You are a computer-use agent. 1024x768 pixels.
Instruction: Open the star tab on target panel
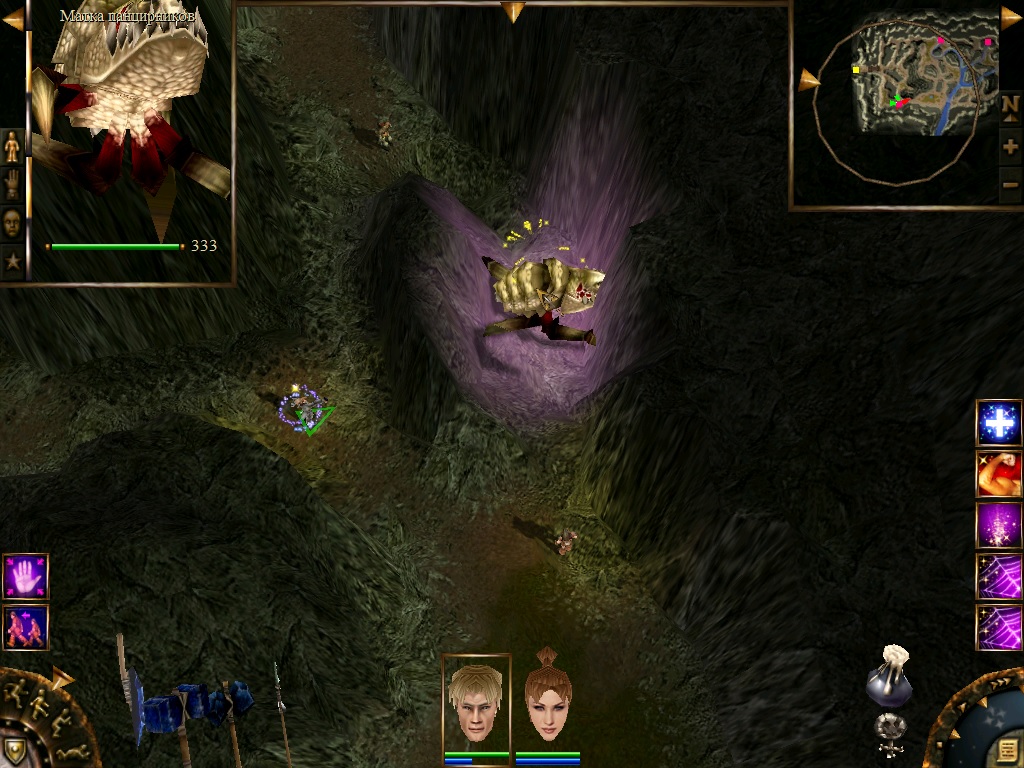tap(12, 262)
